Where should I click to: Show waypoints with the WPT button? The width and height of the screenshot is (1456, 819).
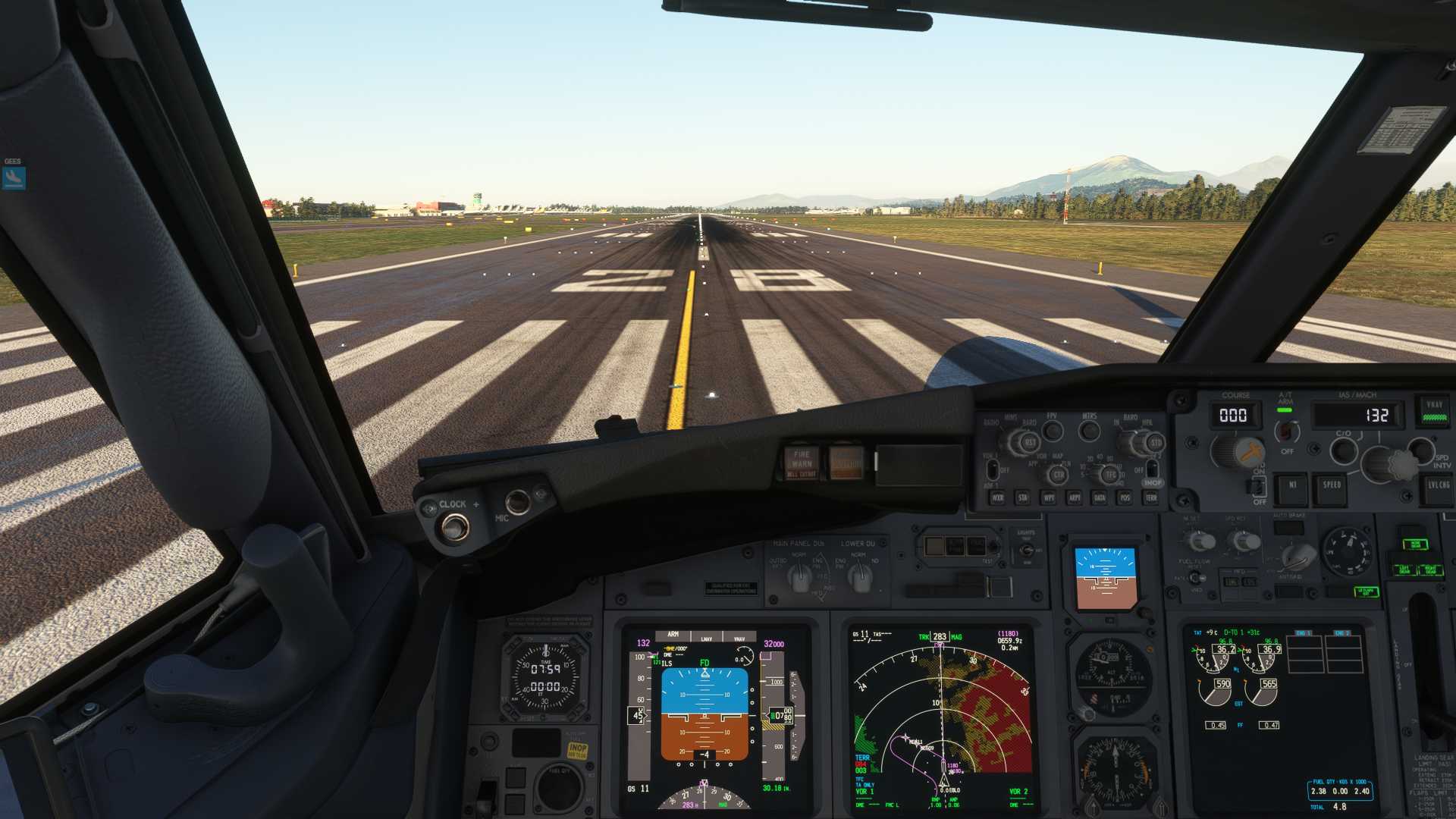[x=1049, y=498]
